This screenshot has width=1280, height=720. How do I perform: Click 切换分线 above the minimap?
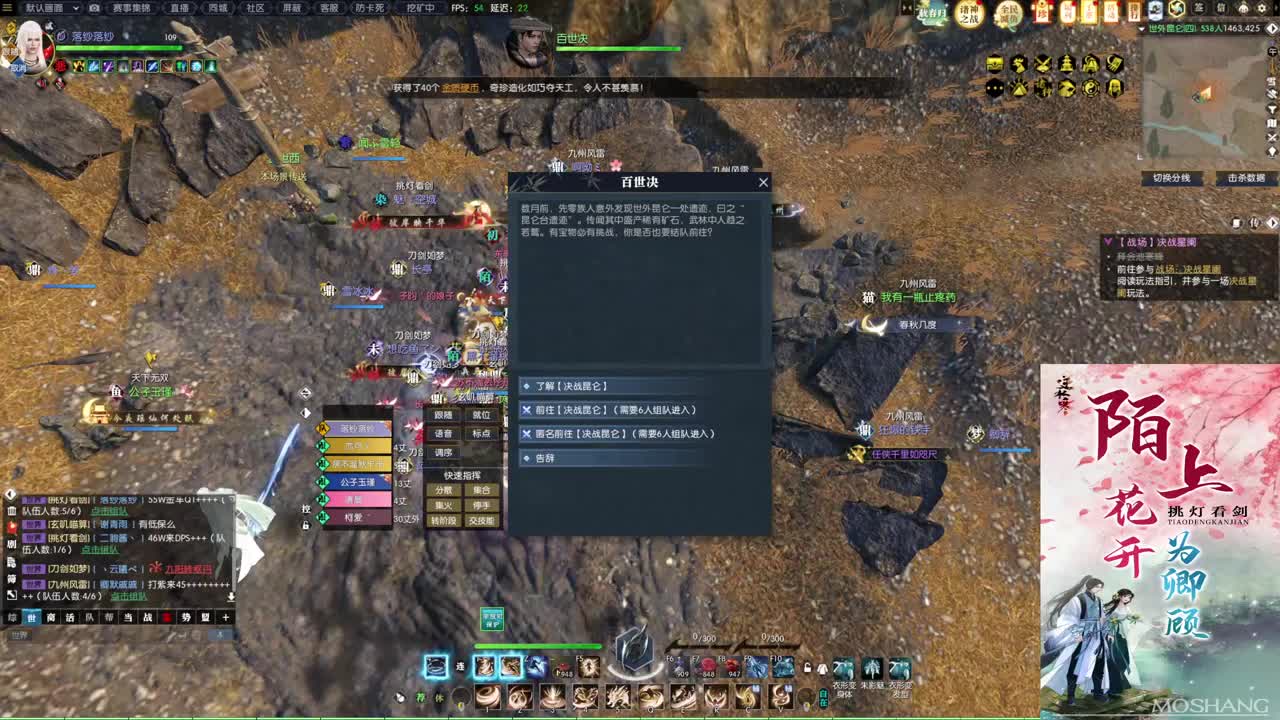pos(1172,178)
